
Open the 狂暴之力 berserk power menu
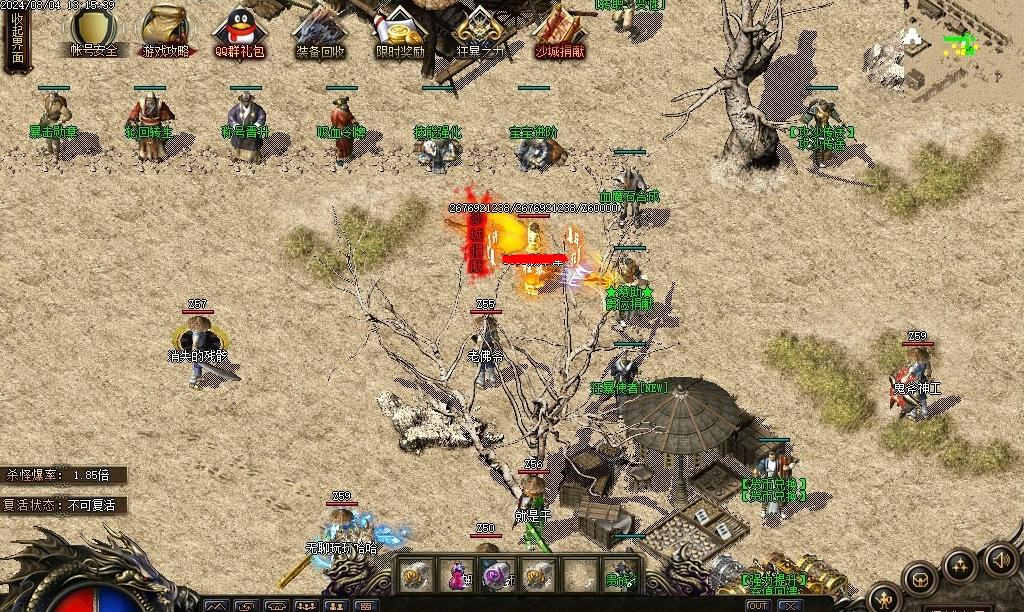(x=480, y=30)
